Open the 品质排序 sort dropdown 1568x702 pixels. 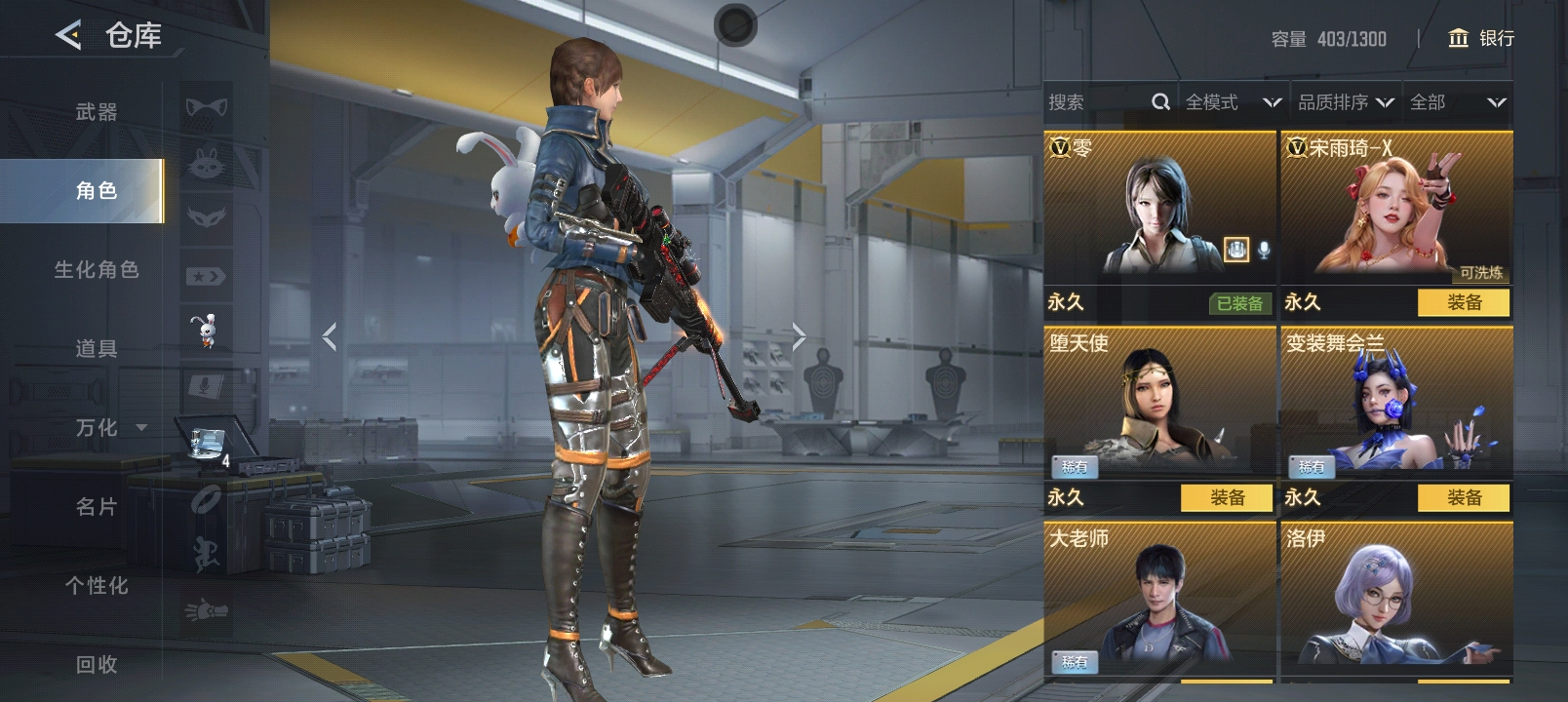[x=1346, y=102]
